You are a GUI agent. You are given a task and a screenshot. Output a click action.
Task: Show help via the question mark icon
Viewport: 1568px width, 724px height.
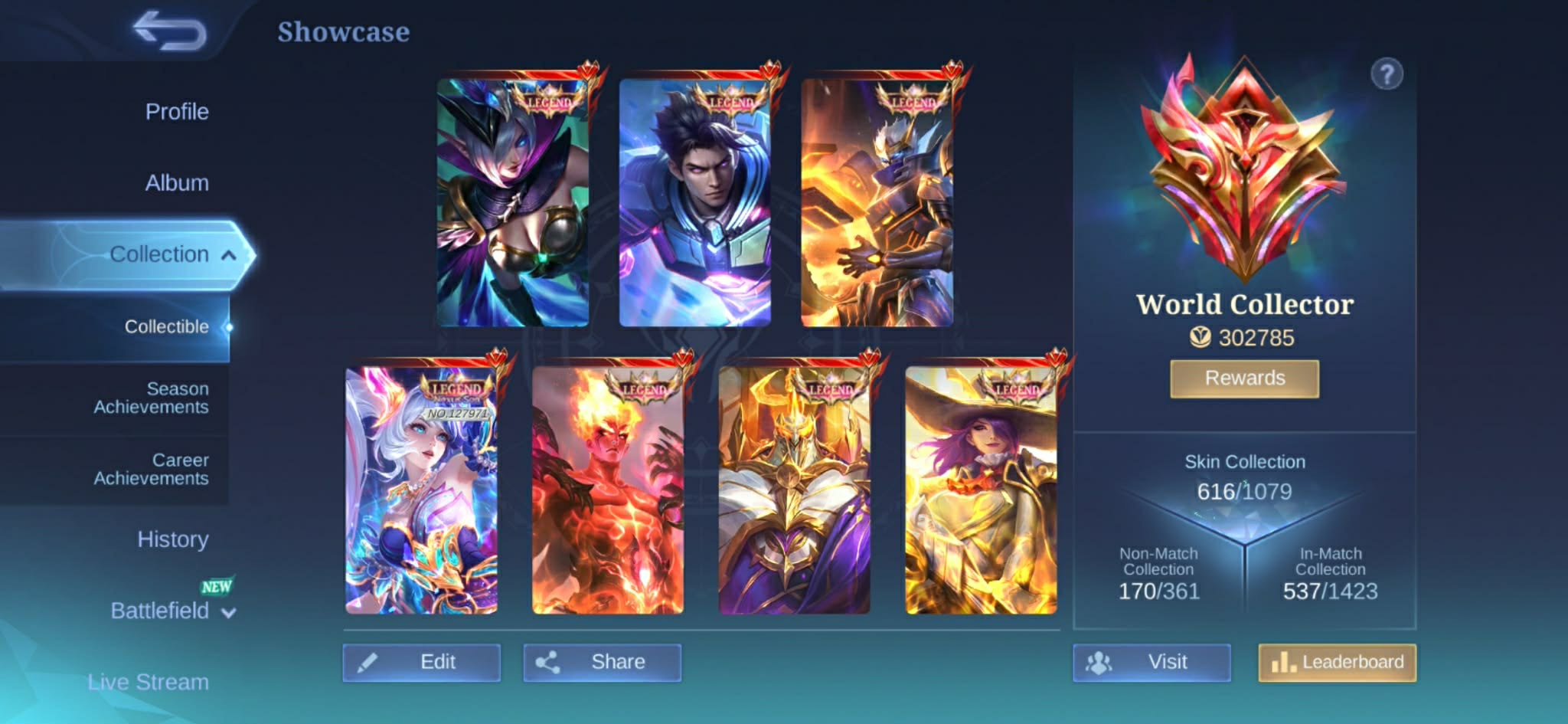pyautogui.click(x=1387, y=75)
